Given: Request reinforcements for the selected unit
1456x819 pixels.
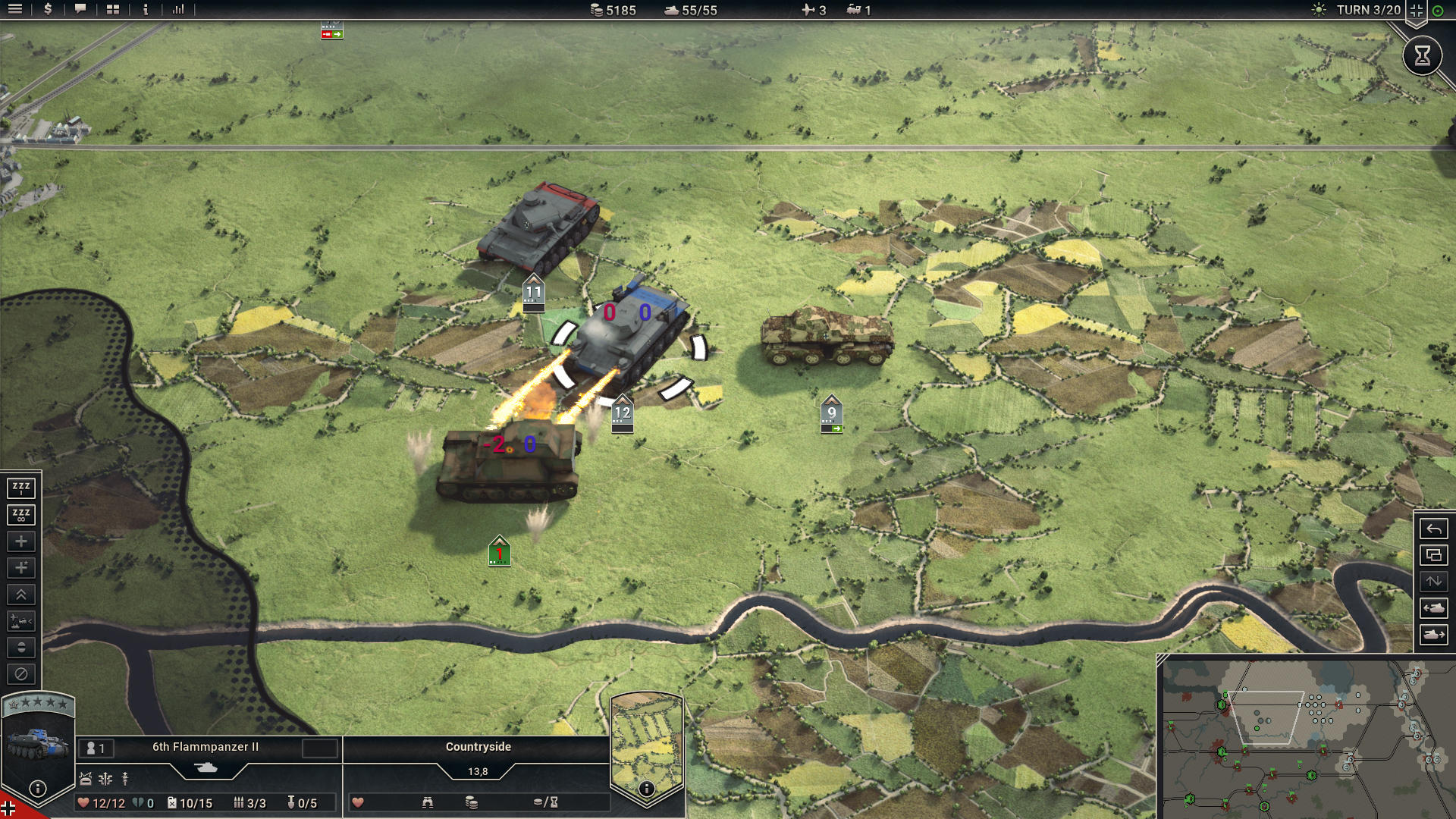Looking at the screenshot, I should point(21,541).
